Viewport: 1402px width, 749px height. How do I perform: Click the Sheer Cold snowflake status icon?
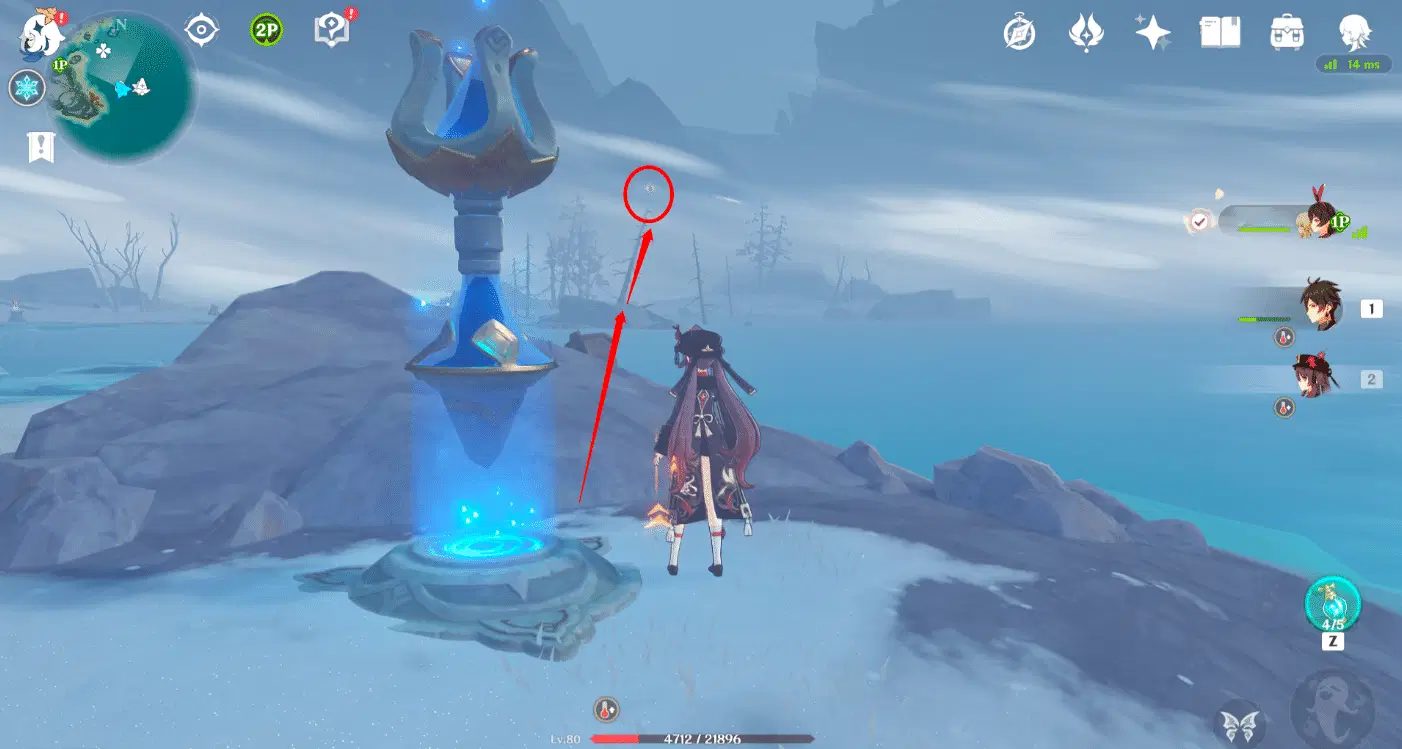pos(27,88)
